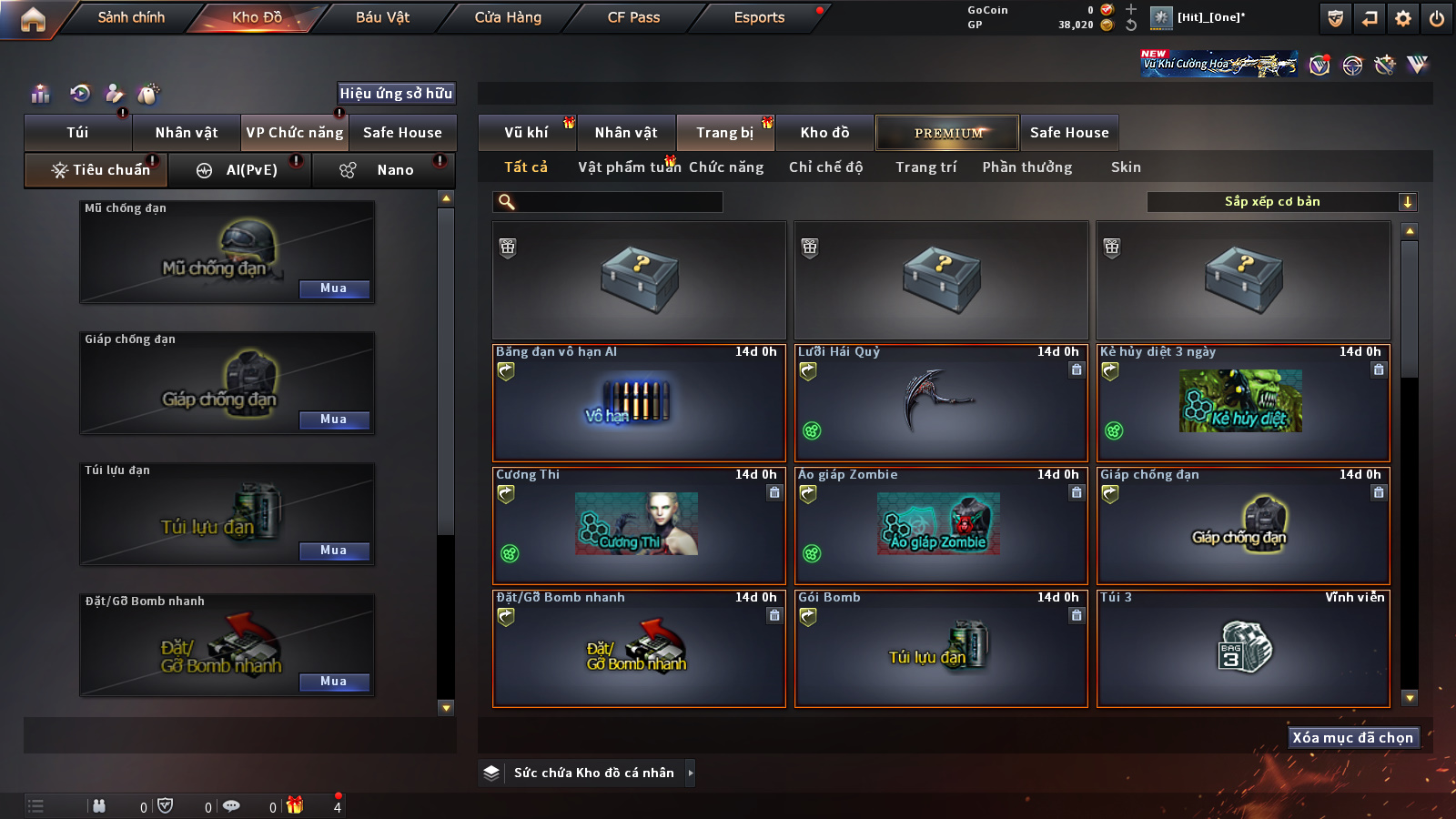Open the Esports tab
Image resolution: width=1456 pixels, height=819 pixels.
tap(759, 17)
